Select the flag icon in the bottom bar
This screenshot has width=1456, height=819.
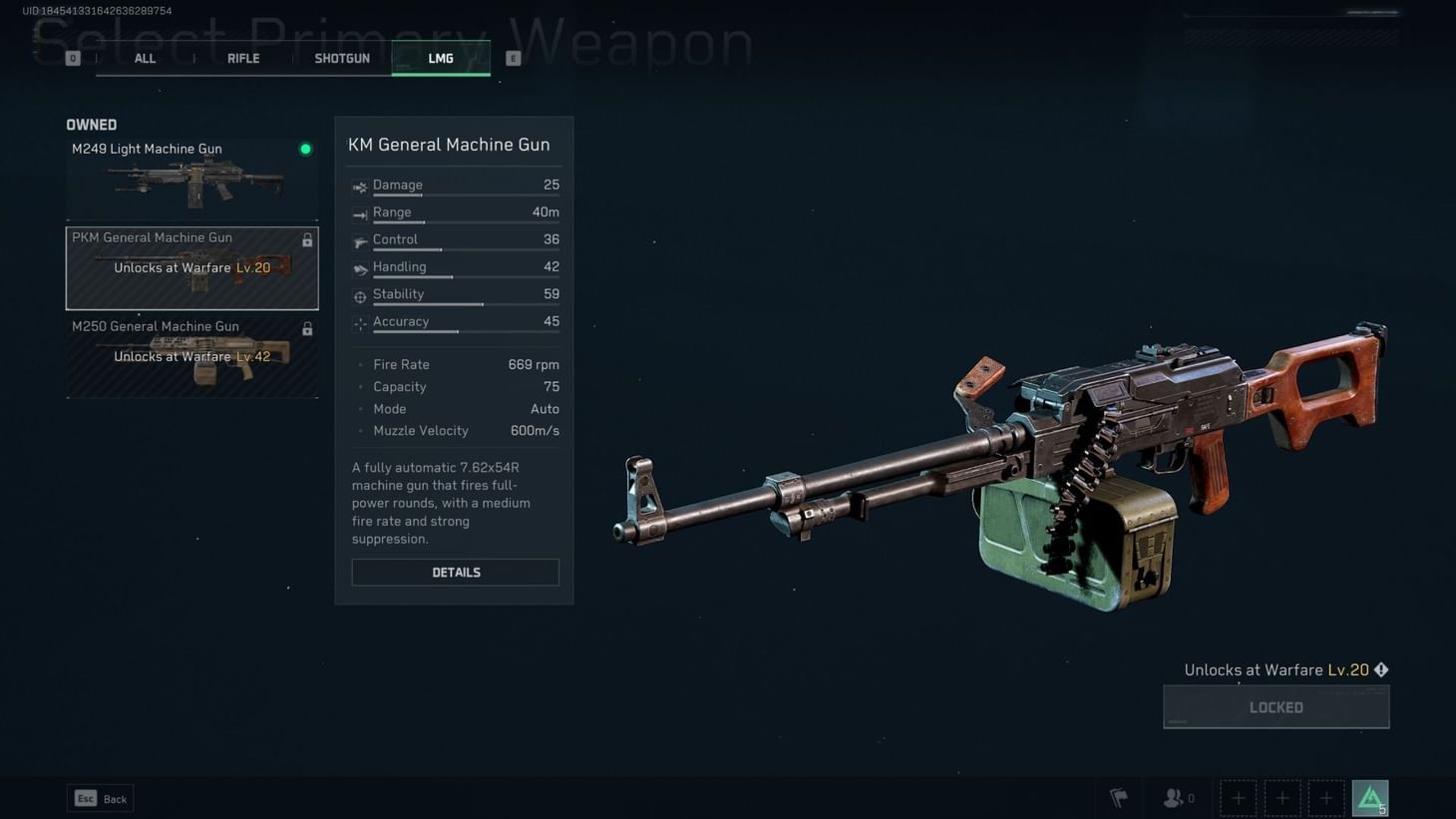(1118, 797)
